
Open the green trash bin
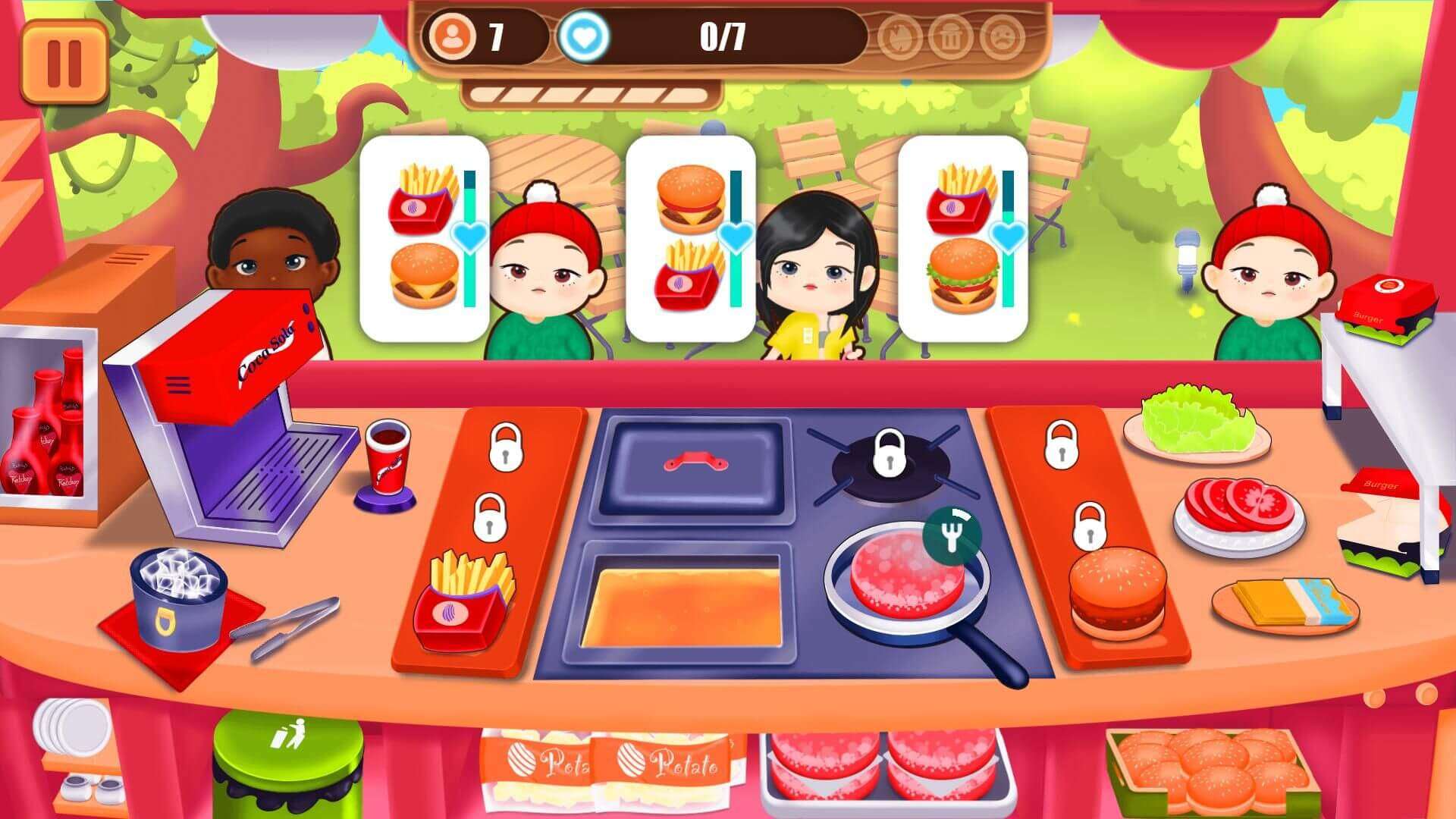(x=288, y=758)
